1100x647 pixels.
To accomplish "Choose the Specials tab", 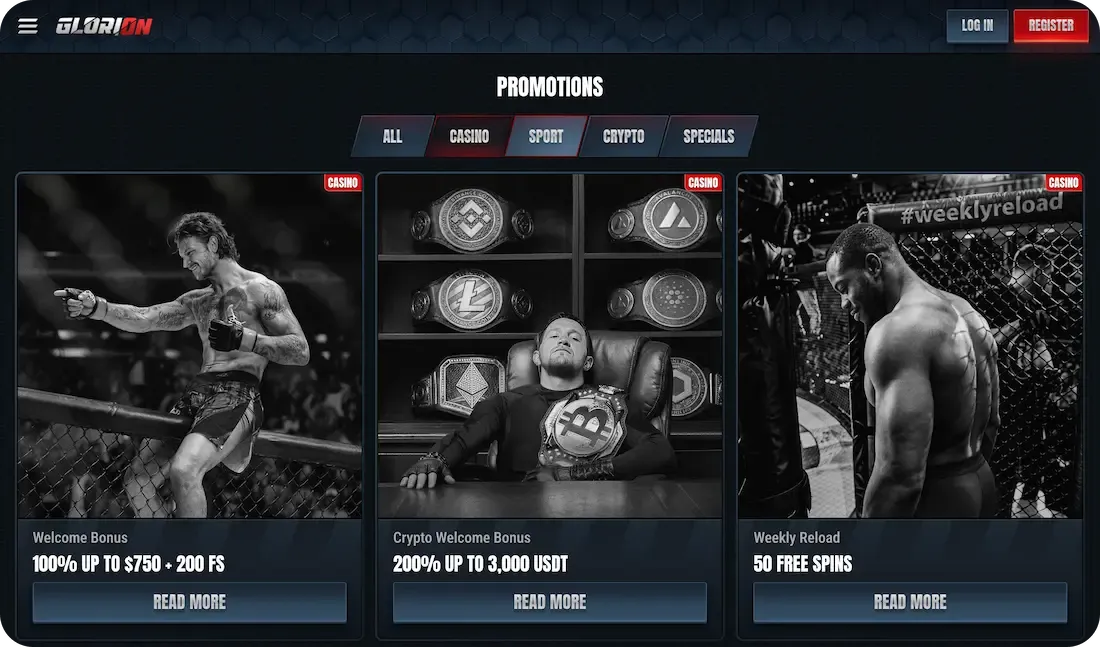I will pyautogui.click(x=708, y=136).
